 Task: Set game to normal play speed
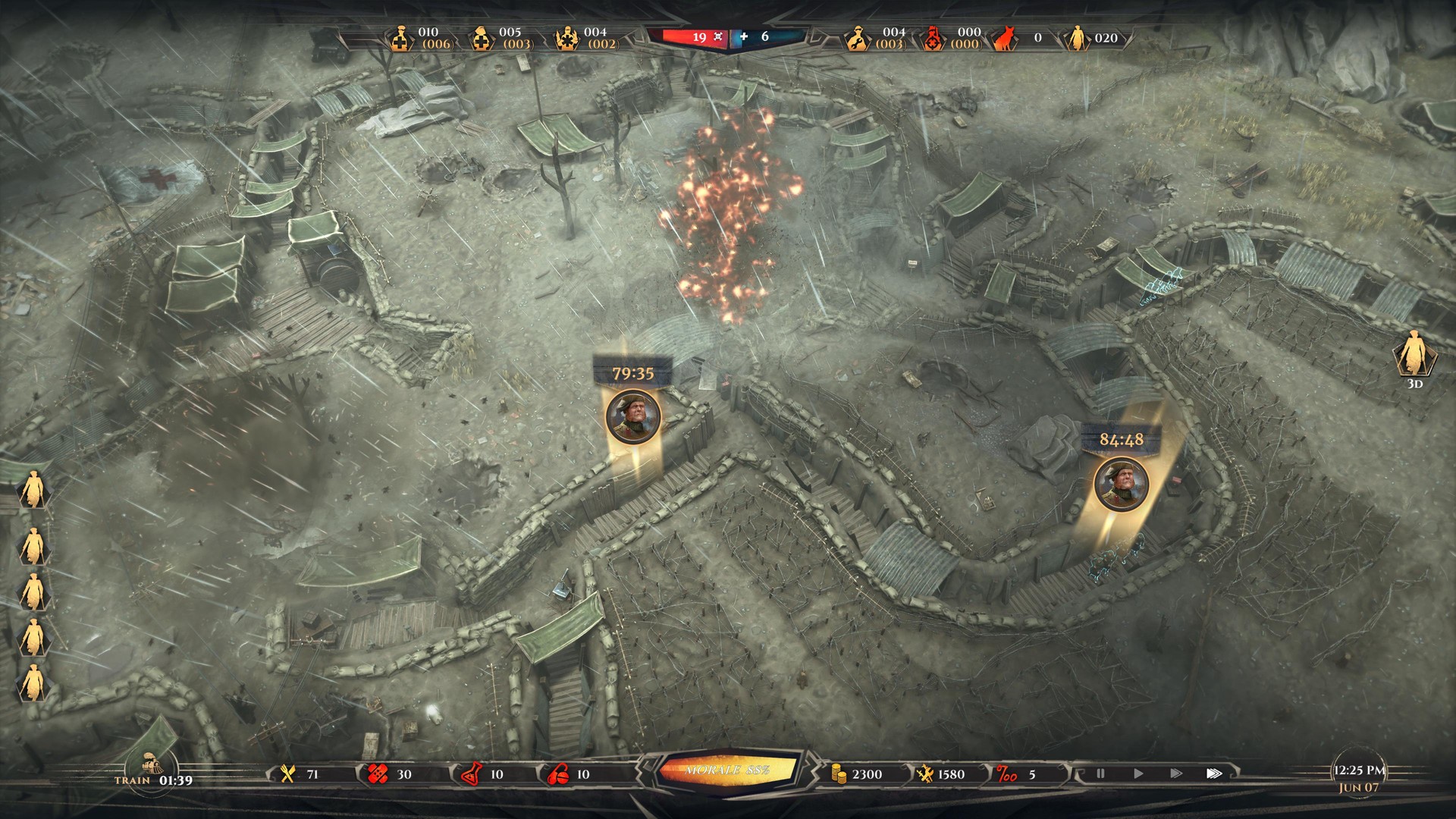(1138, 774)
